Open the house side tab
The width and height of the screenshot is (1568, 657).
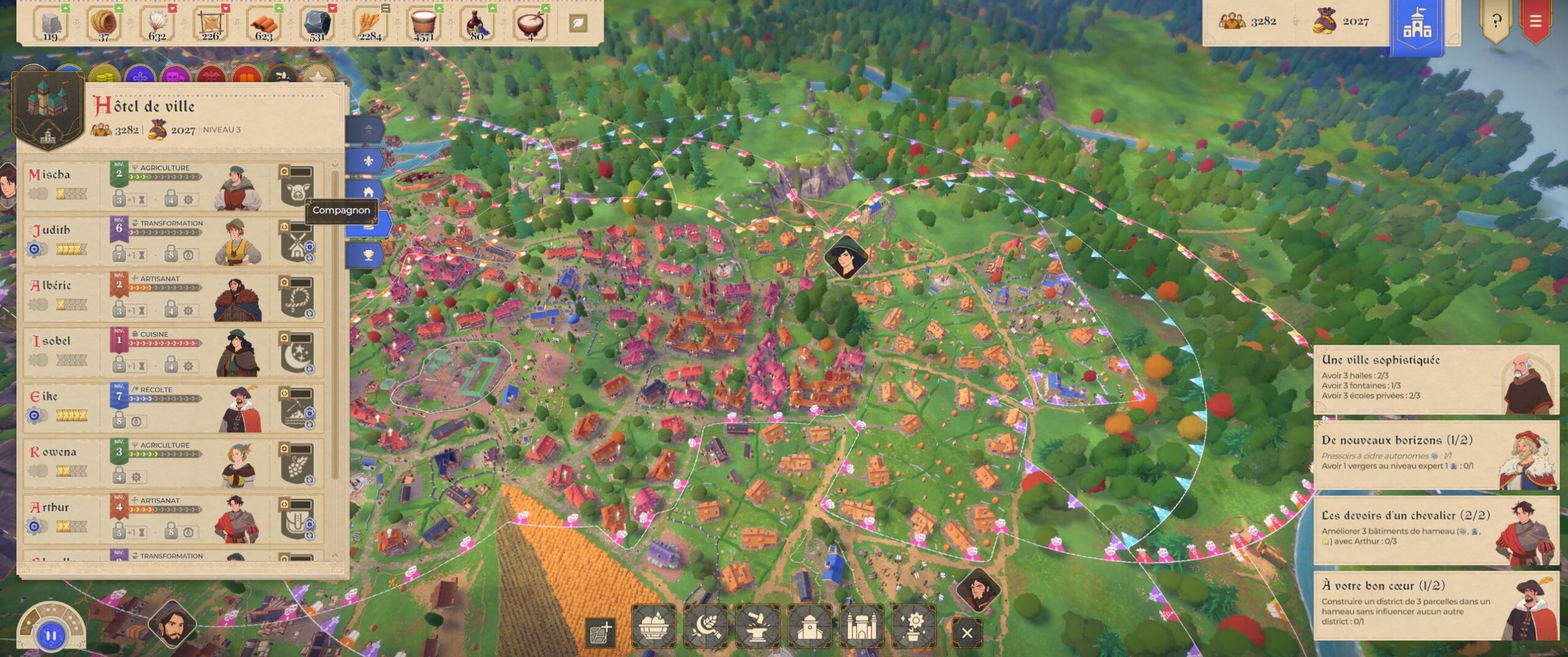tap(368, 192)
